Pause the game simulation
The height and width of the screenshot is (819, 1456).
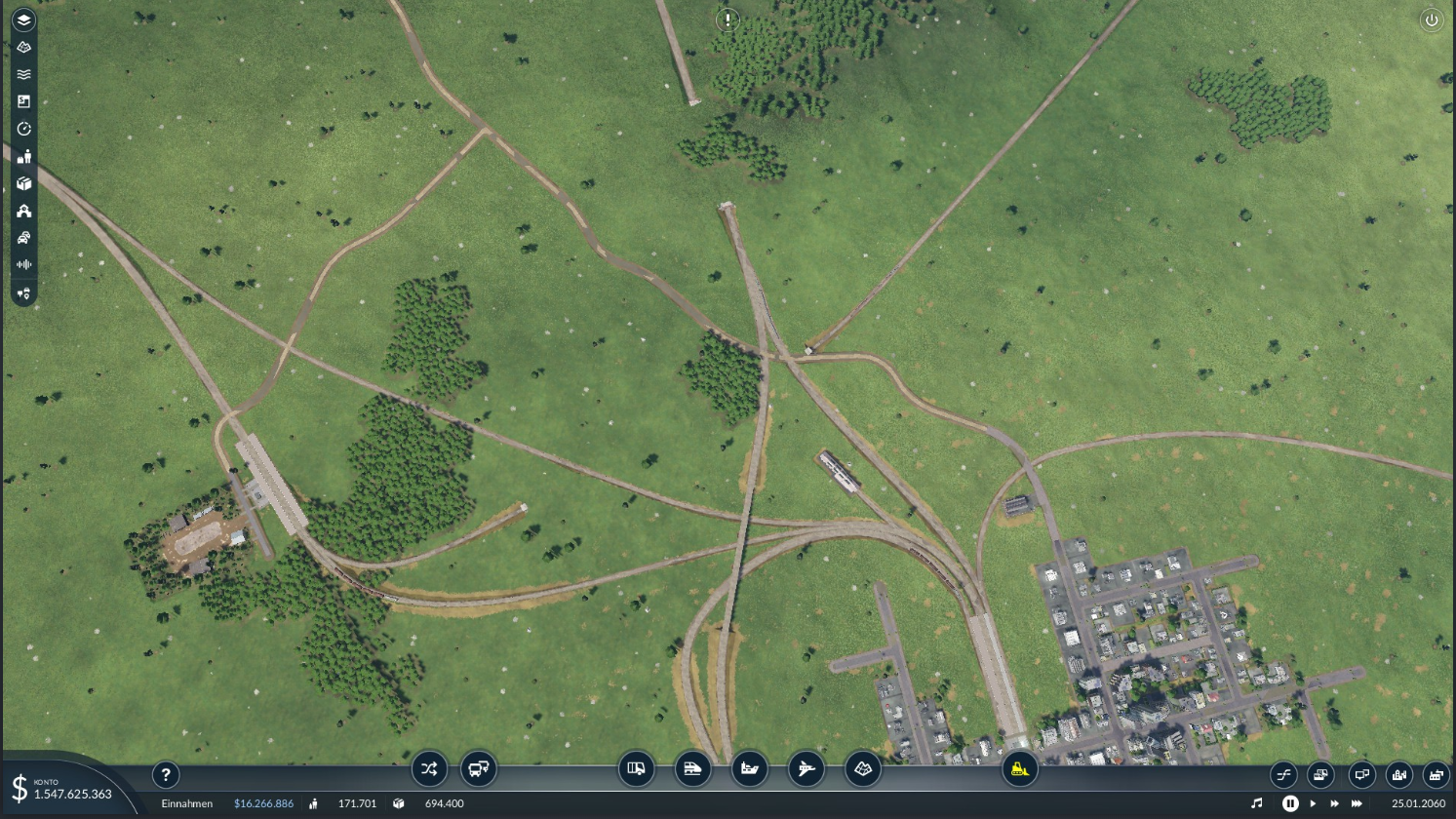point(1290,803)
